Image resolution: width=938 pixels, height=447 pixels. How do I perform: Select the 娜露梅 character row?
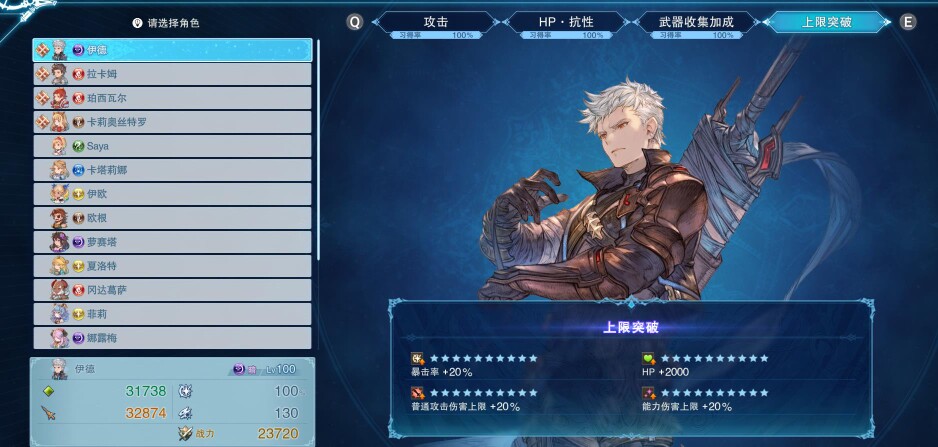173,338
